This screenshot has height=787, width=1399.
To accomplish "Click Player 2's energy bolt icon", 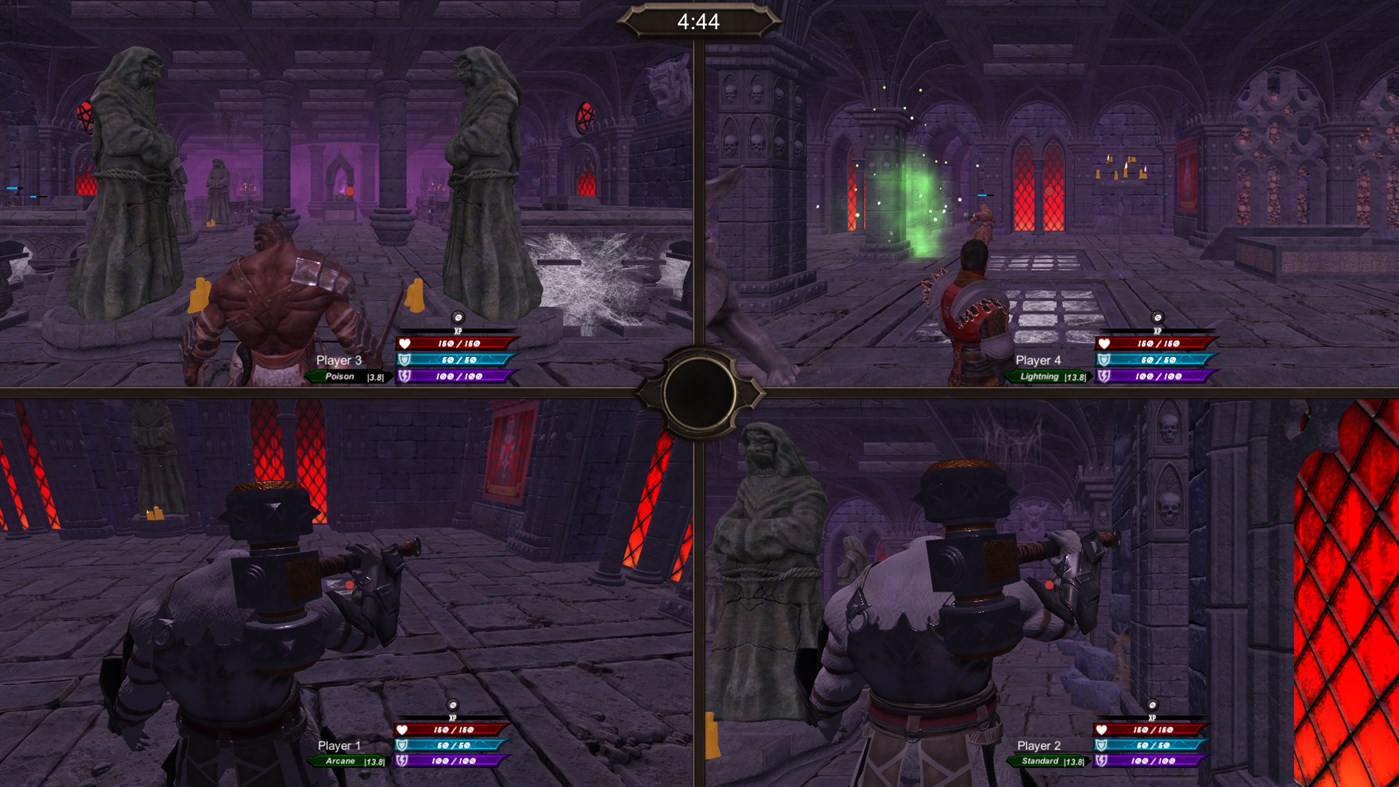I will click(1103, 760).
